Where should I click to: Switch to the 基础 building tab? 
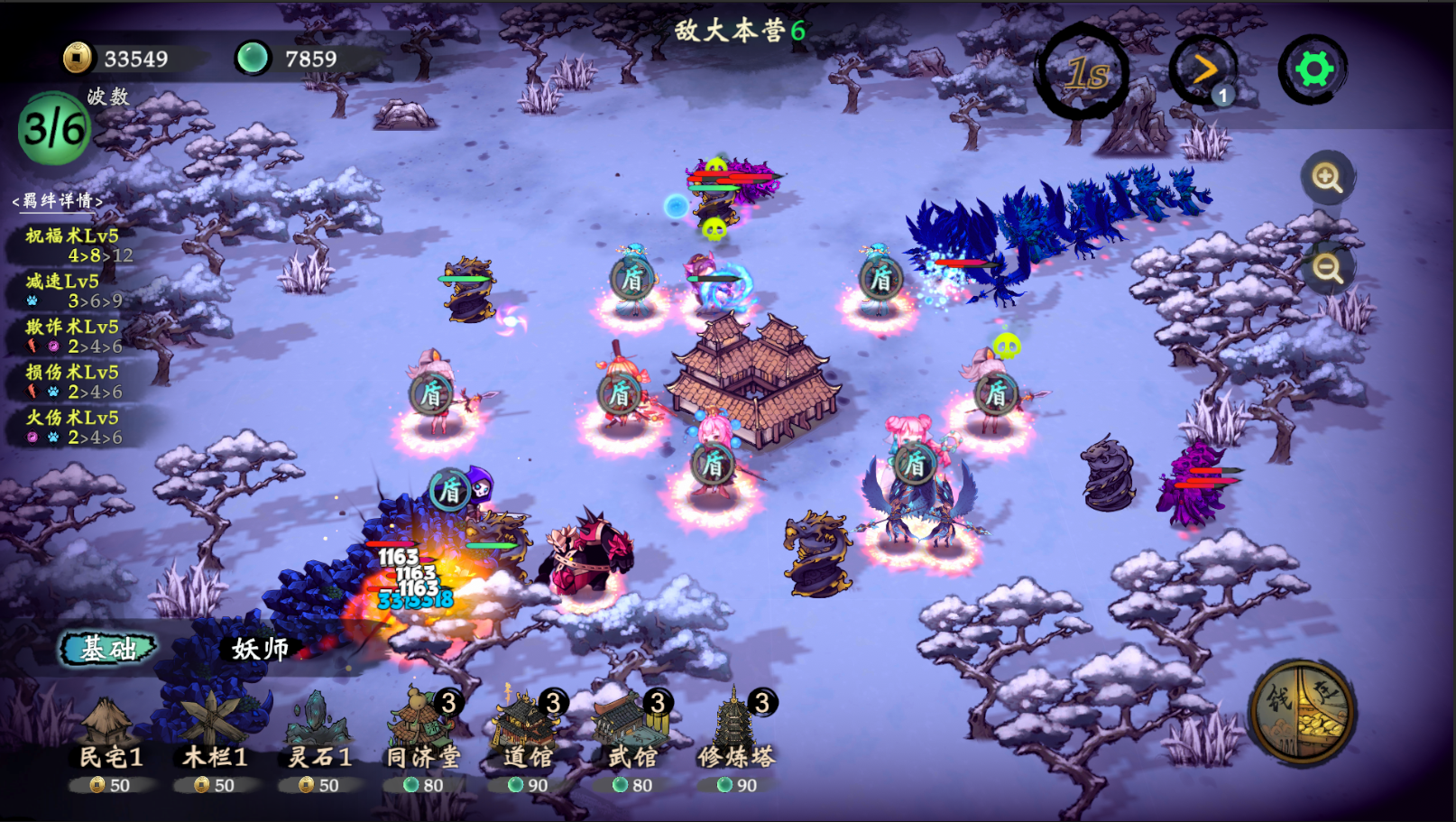108,647
